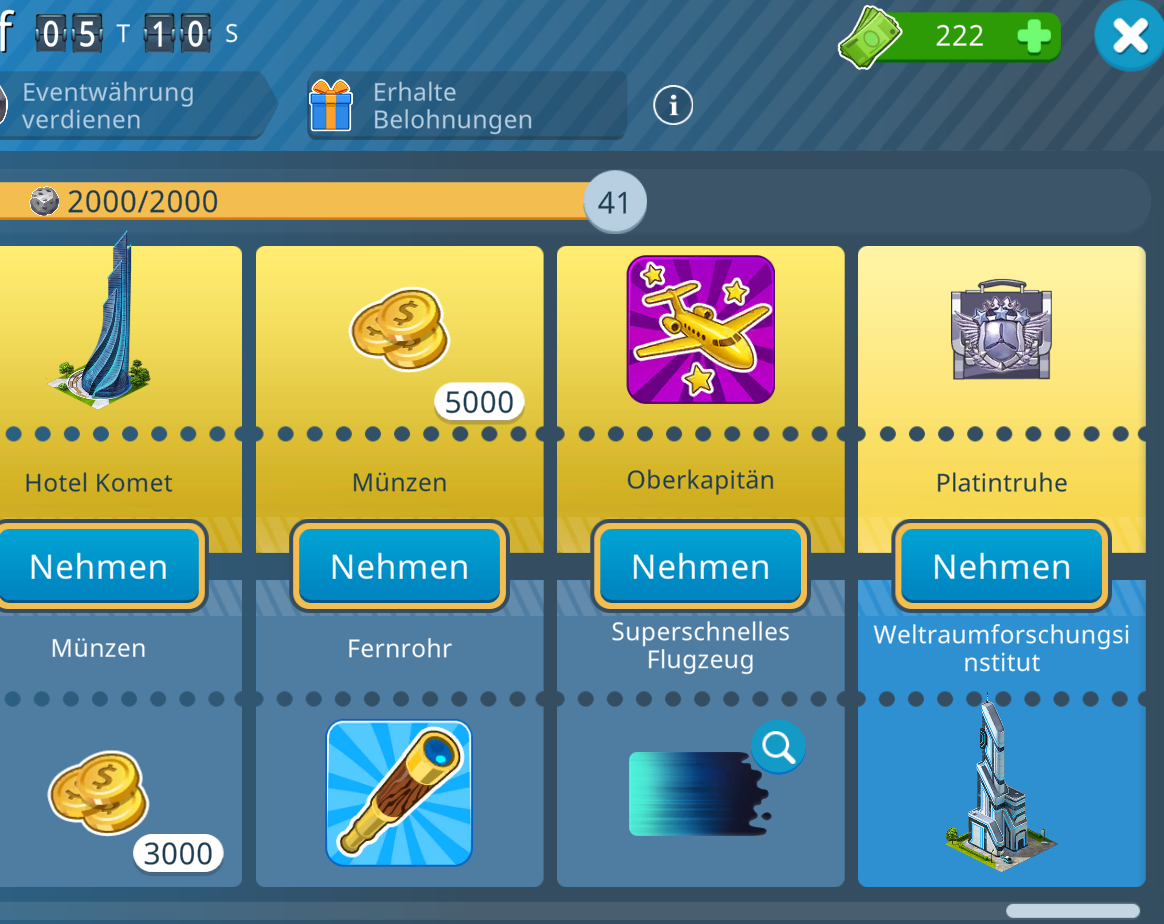Show event info via the i icon
1164x924 pixels.
(x=673, y=105)
